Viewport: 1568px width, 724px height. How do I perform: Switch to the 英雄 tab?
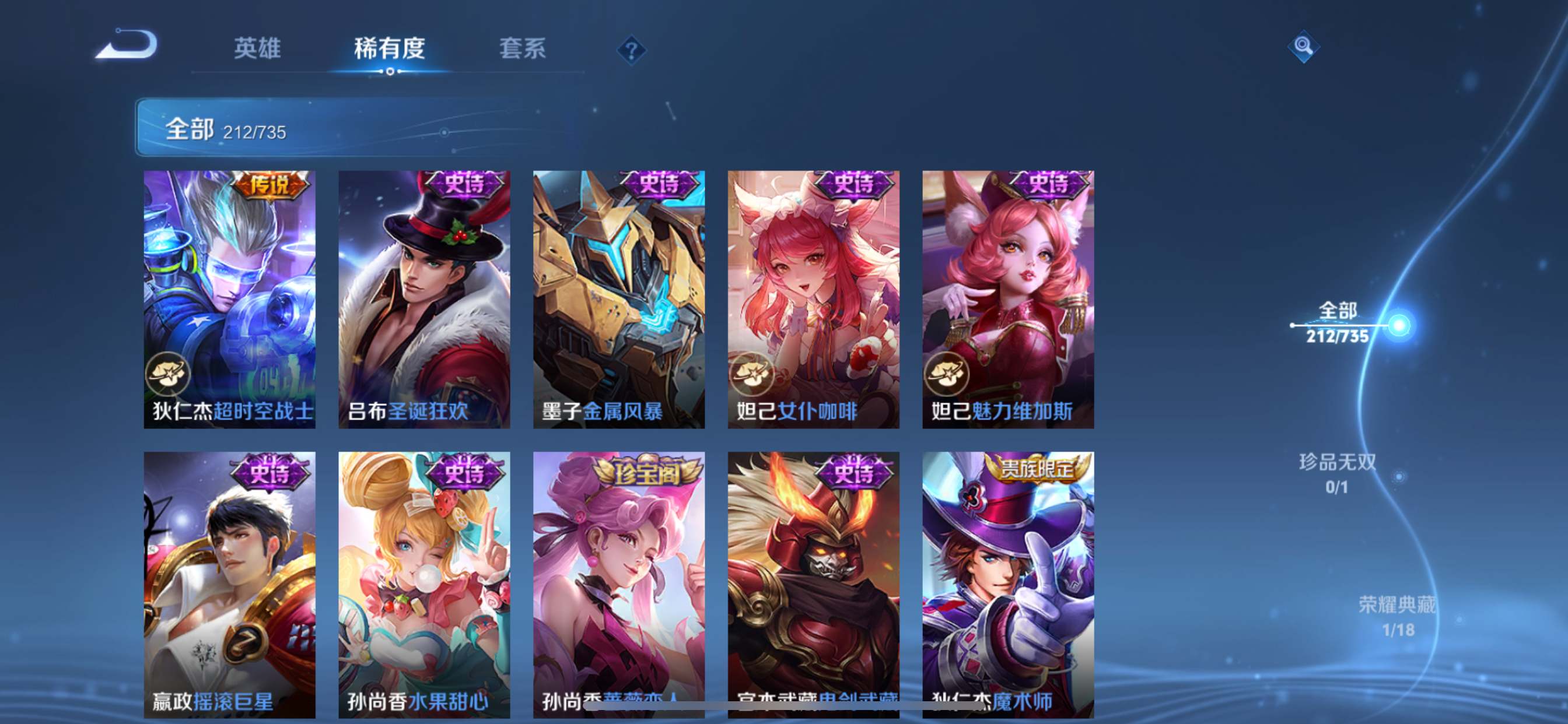point(256,48)
